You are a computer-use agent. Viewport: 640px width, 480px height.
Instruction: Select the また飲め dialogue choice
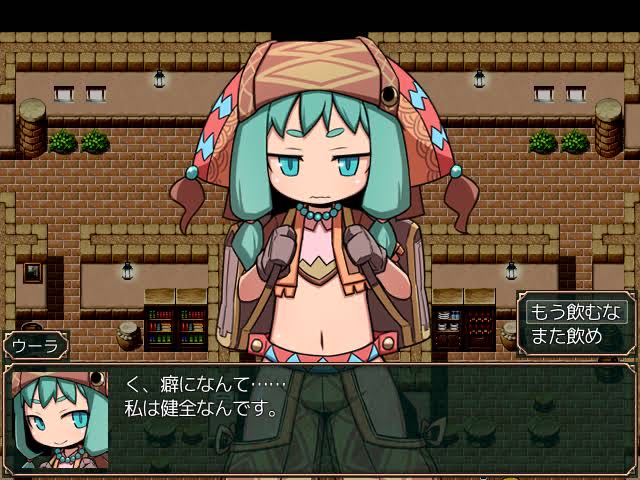click(x=566, y=336)
